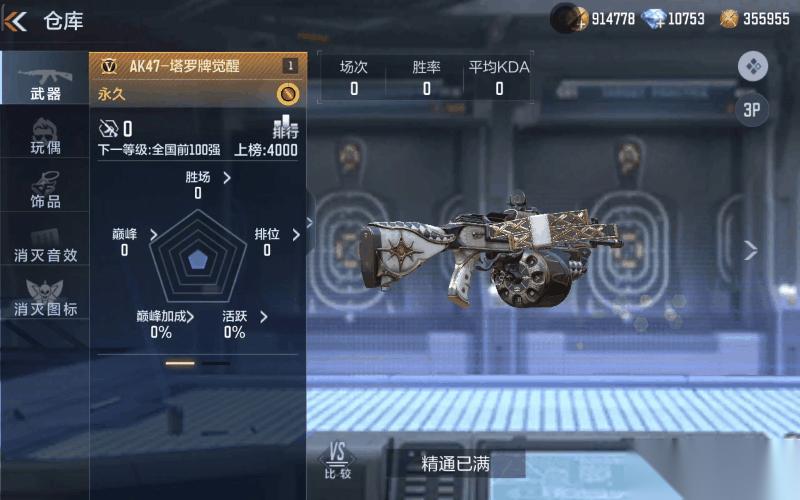Expand the 胜场 stat arrow
The image size is (800, 500).
pyautogui.click(x=227, y=178)
